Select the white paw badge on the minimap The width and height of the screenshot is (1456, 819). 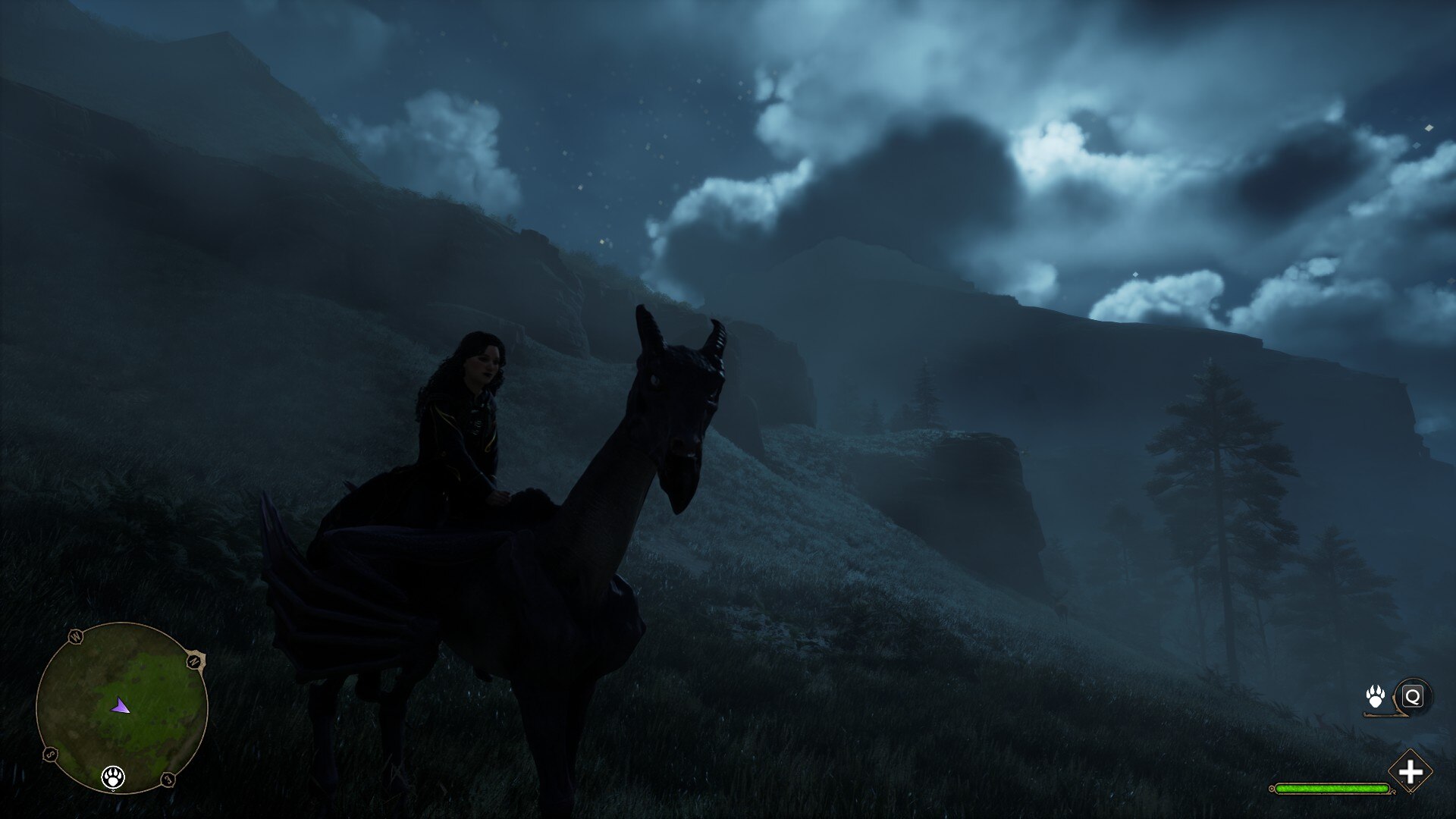(114, 777)
